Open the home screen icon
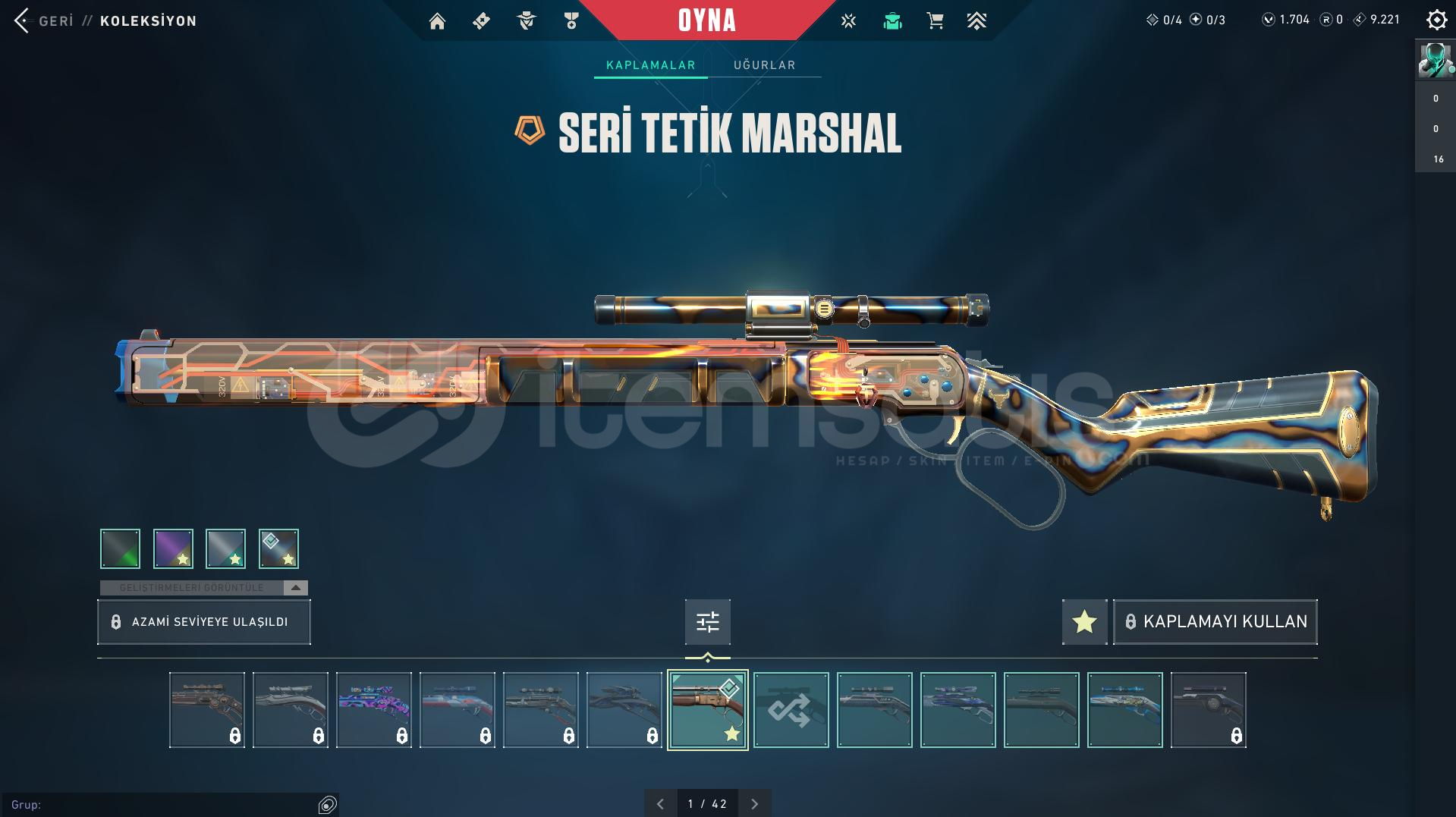Viewport: 1456px width, 817px height. (x=437, y=21)
